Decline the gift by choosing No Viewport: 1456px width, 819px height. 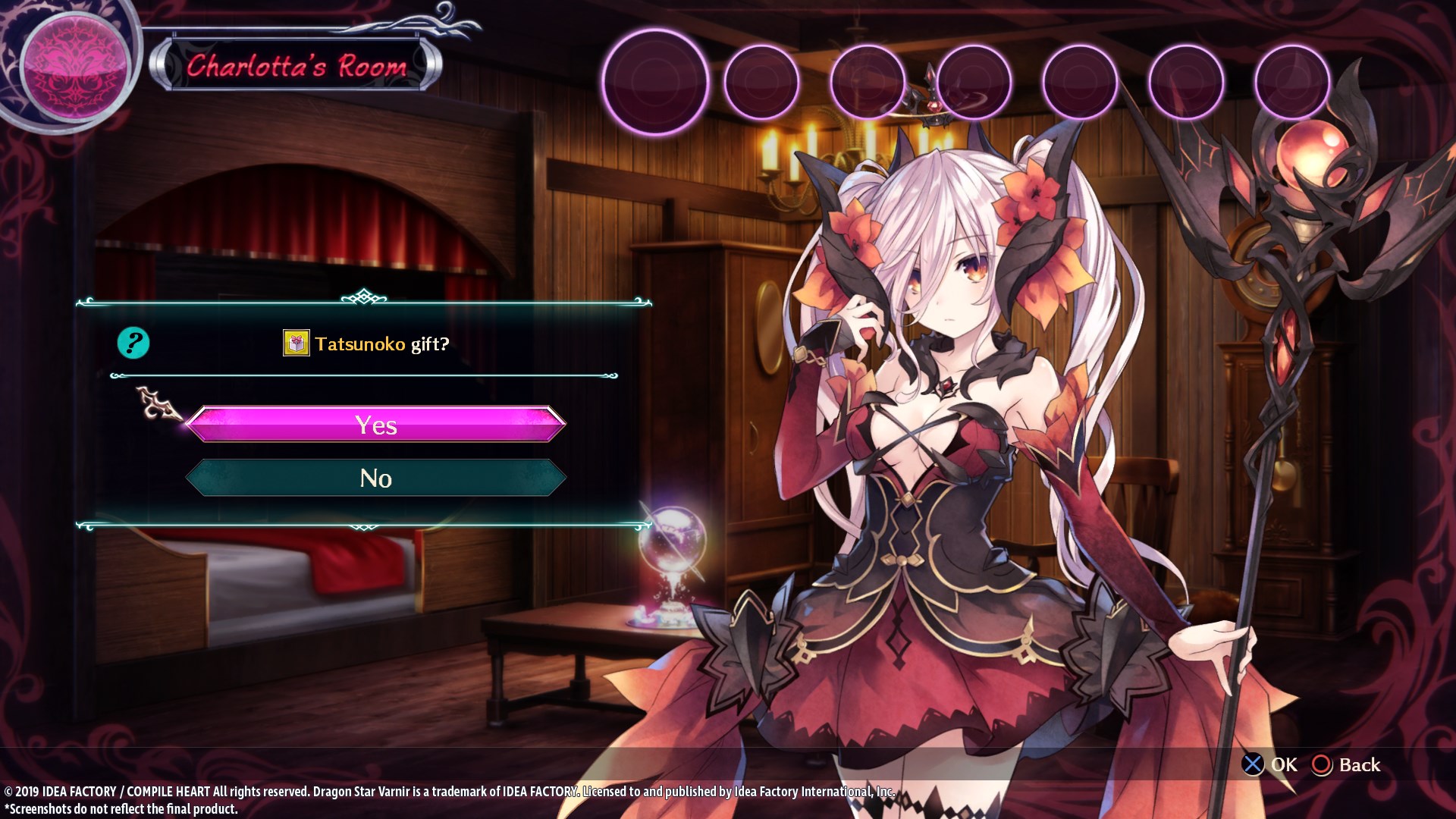tap(375, 478)
